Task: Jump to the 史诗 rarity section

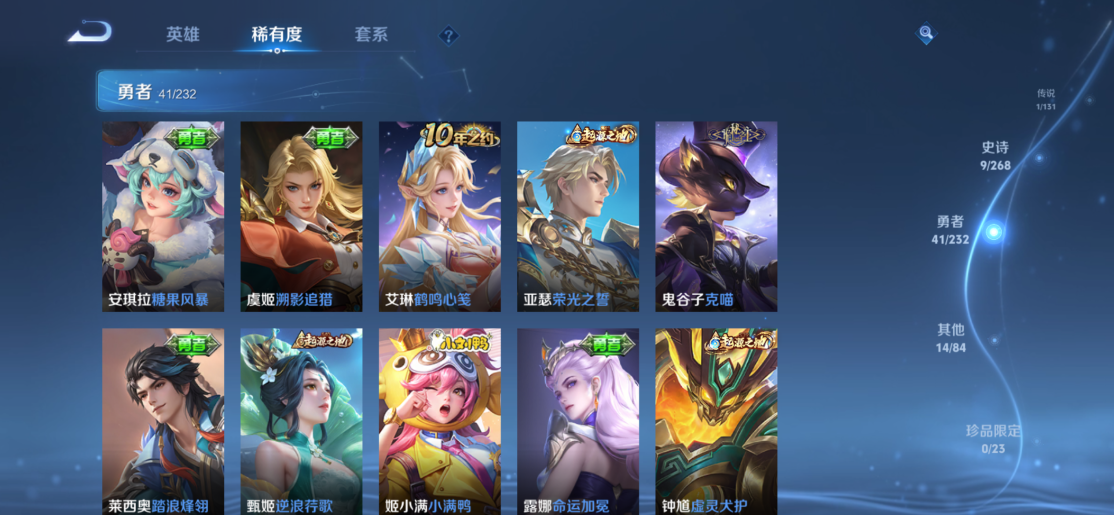Action: click(995, 156)
